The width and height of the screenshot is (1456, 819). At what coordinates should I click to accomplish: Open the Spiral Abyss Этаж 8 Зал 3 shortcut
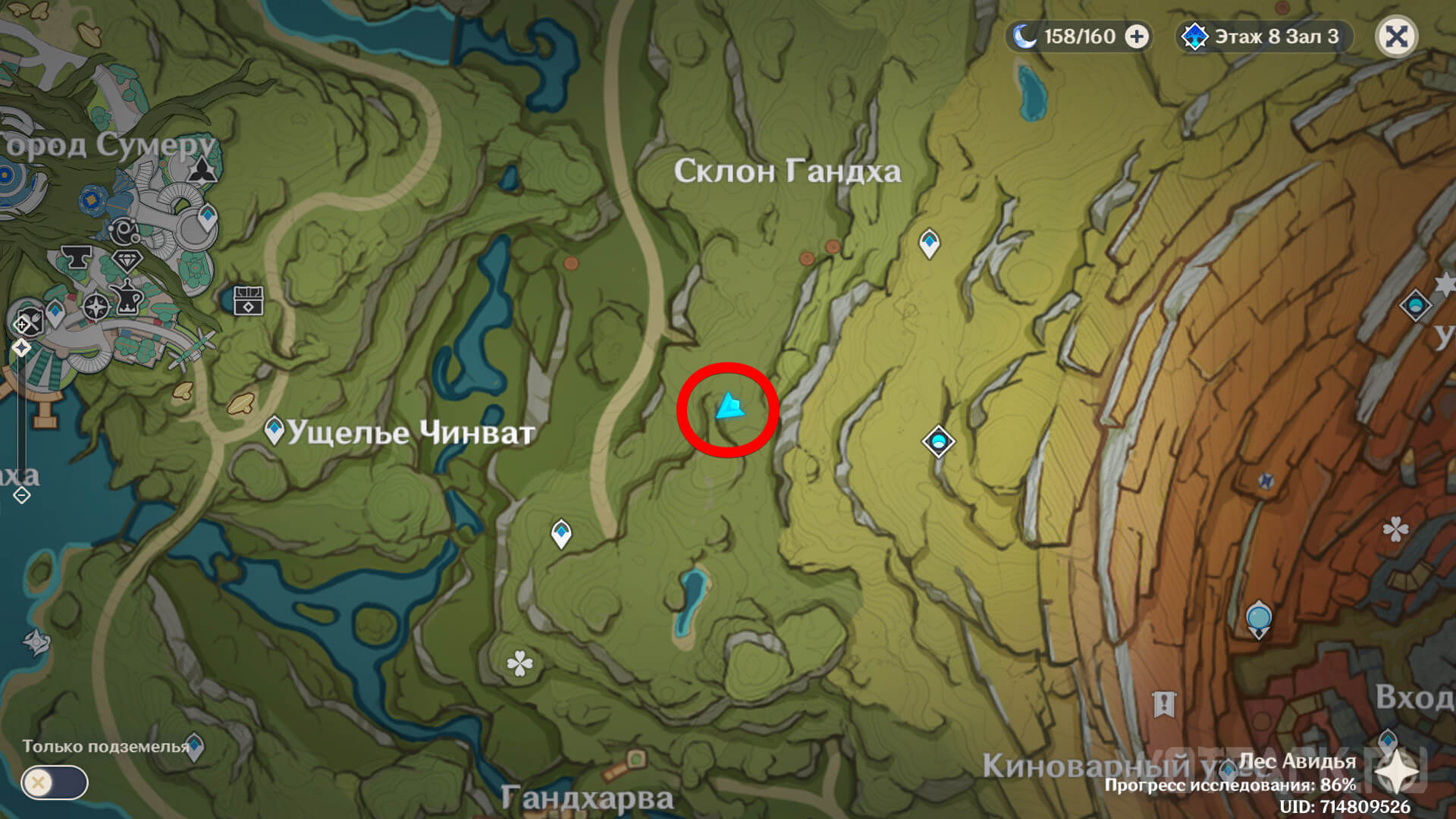click(x=1264, y=36)
